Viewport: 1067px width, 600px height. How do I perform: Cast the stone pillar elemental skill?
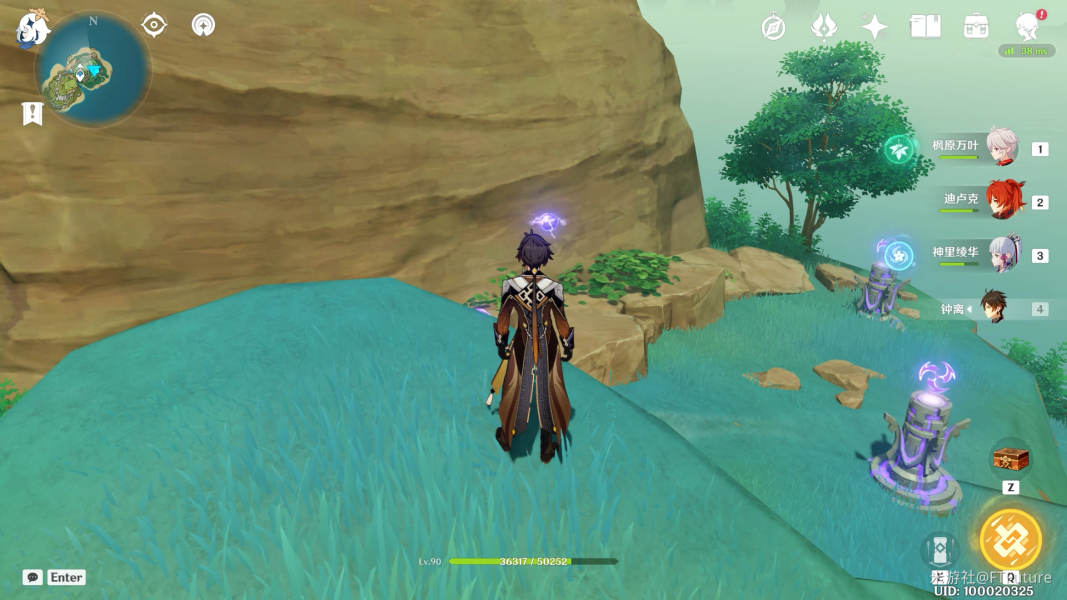pyautogui.click(x=938, y=551)
